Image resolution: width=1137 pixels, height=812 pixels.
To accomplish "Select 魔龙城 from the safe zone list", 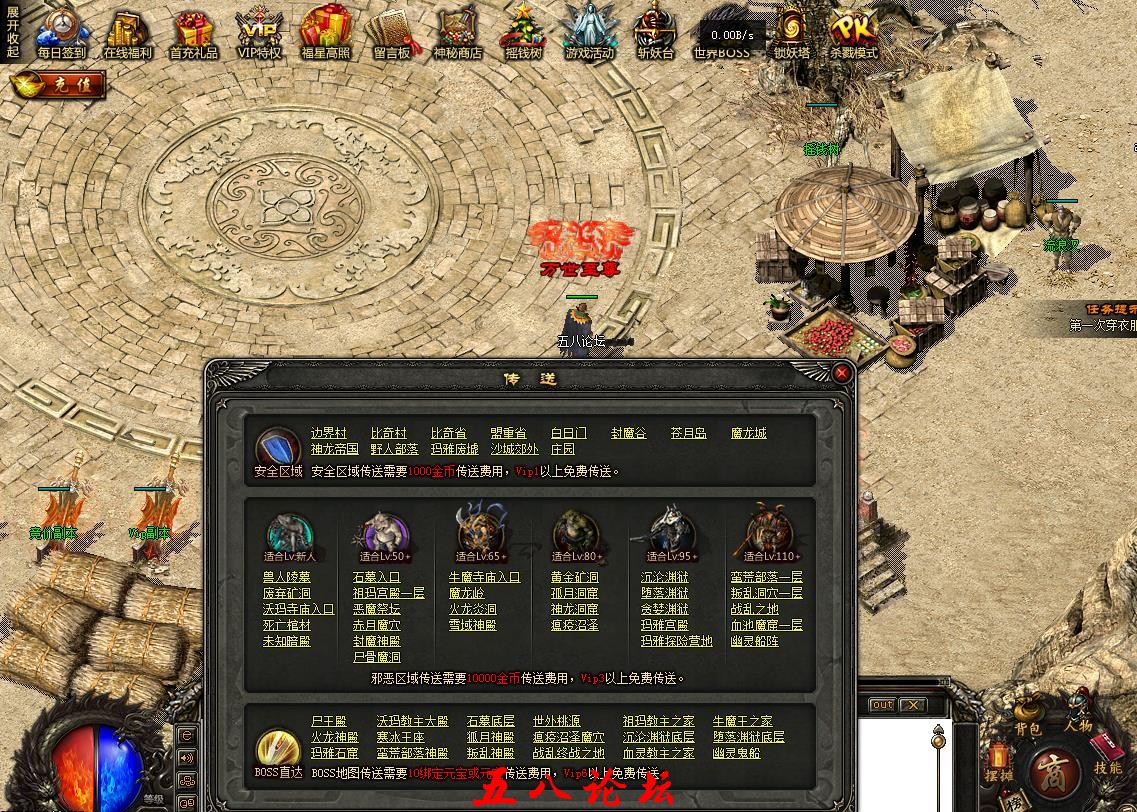I will point(748,433).
